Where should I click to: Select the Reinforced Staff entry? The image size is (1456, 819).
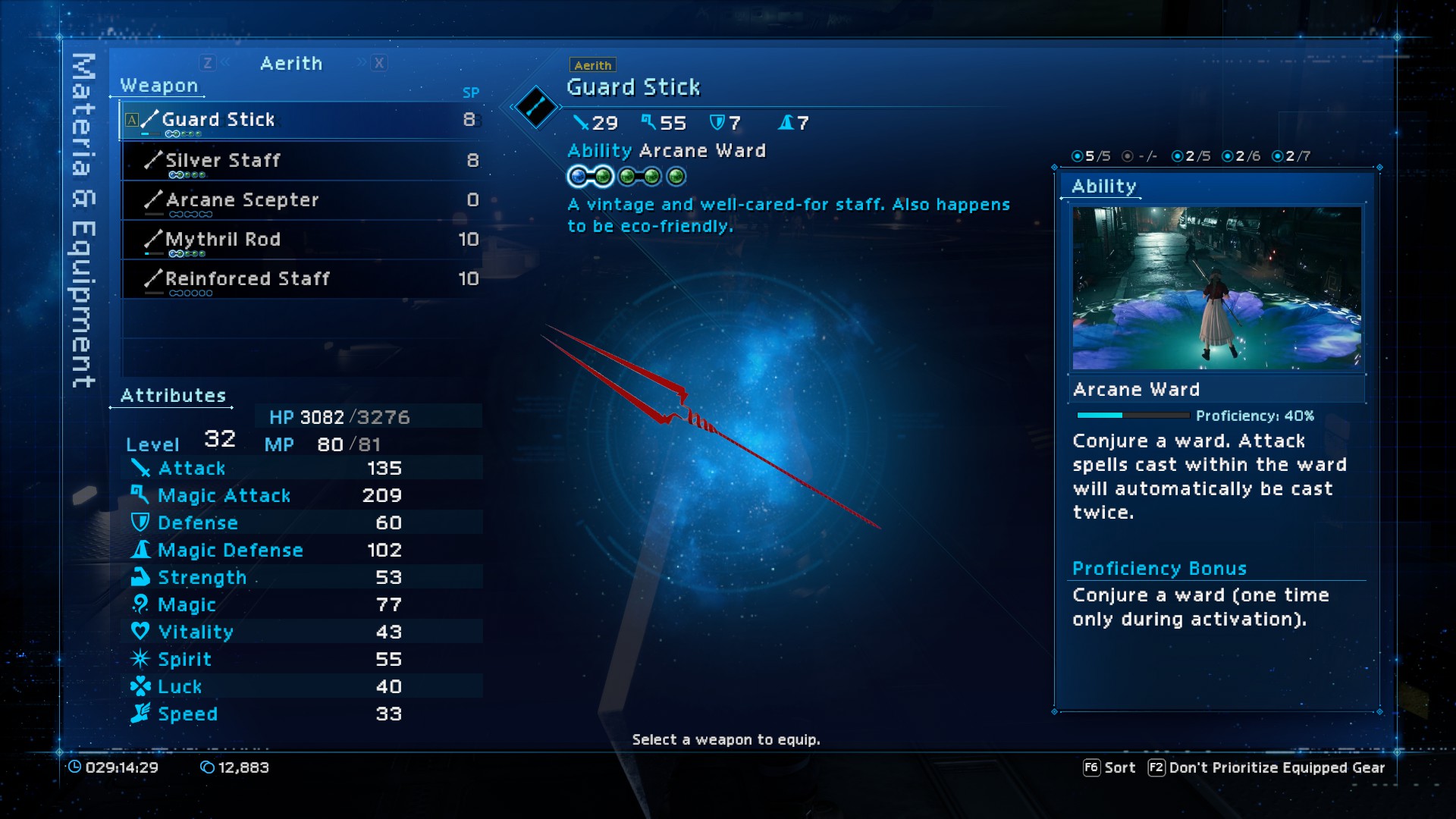[300, 279]
